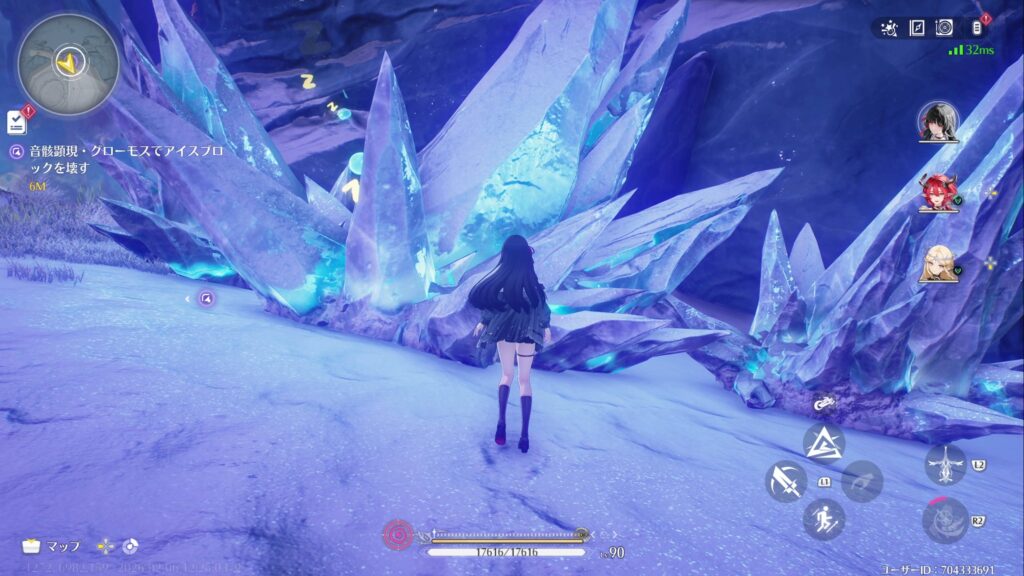Switch to the red-haired horned party character
Screen dimensions: 1024x576
(x=936, y=192)
